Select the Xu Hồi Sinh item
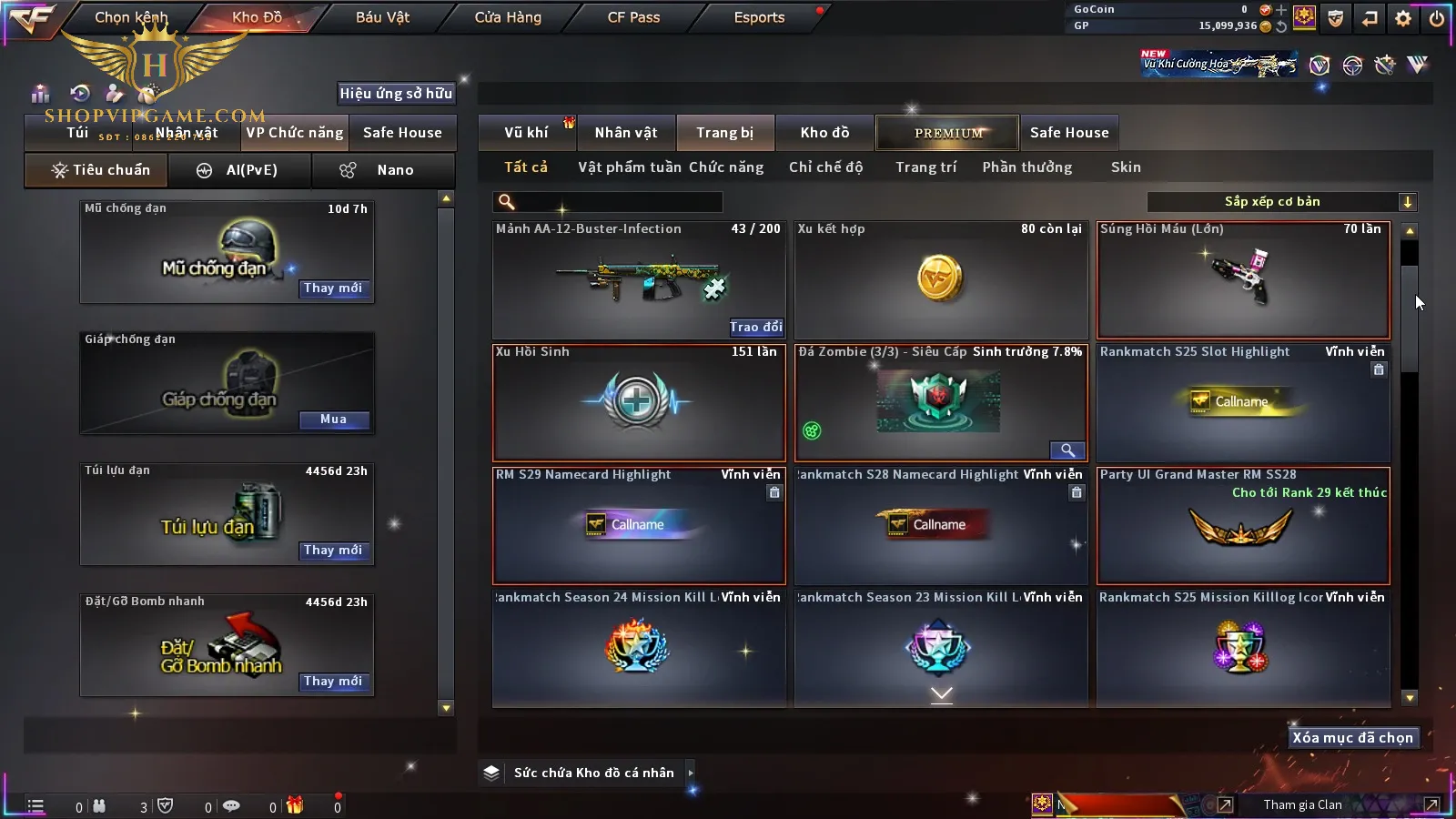The height and width of the screenshot is (819, 1456). pyautogui.click(x=638, y=402)
